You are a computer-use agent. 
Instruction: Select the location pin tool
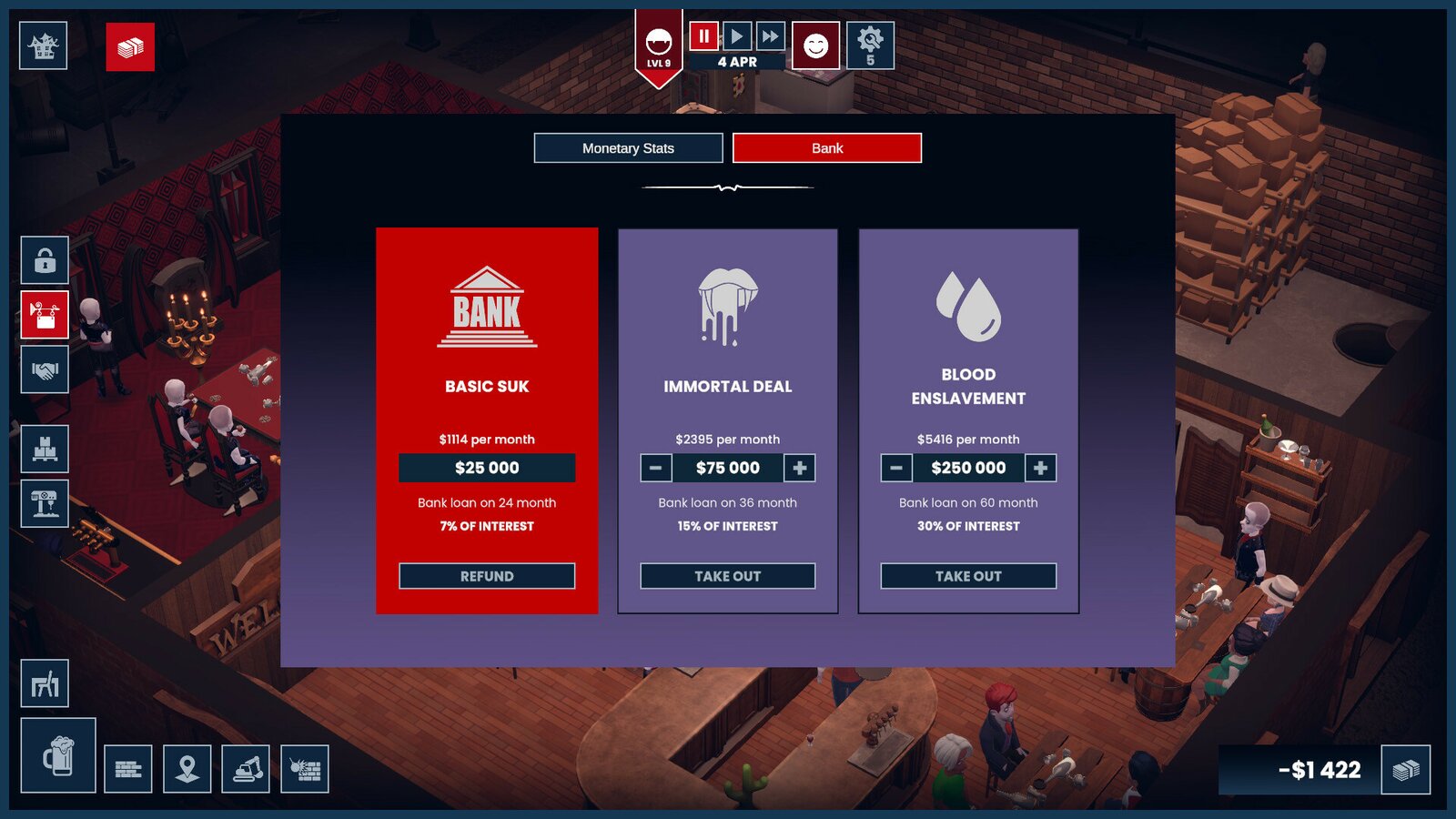coord(187,769)
